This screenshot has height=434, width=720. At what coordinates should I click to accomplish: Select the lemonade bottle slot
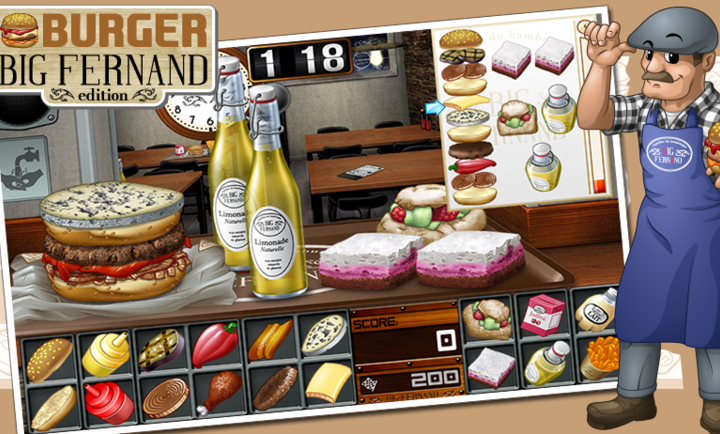[545, 362]
